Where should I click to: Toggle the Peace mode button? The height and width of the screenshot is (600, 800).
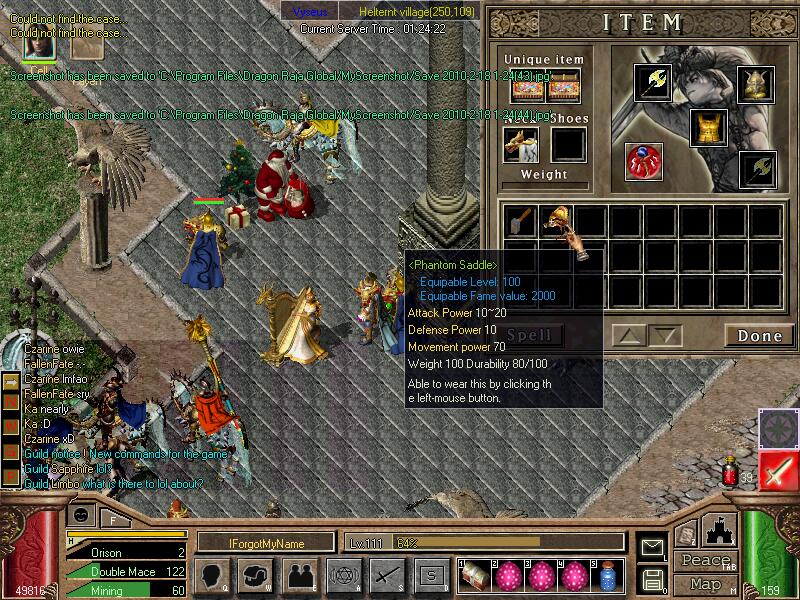pos(704,562)
